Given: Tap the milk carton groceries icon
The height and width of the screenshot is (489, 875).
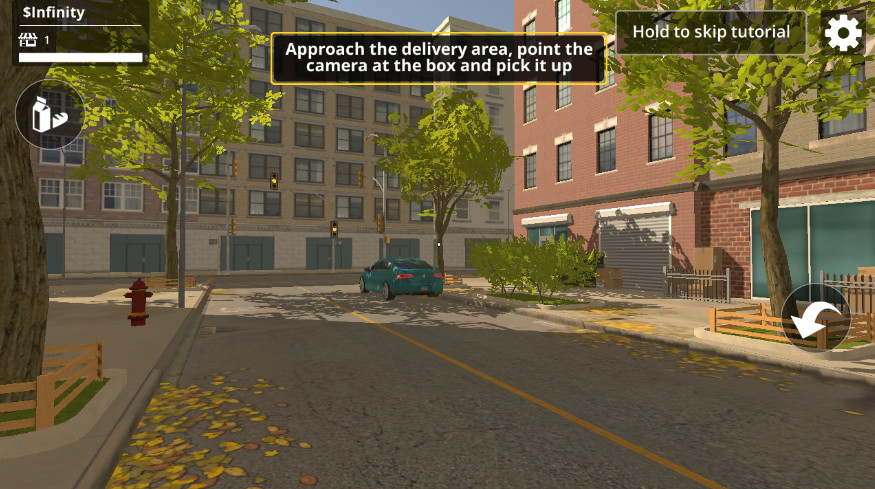Looking at the screenshot, I should [50, 114].
